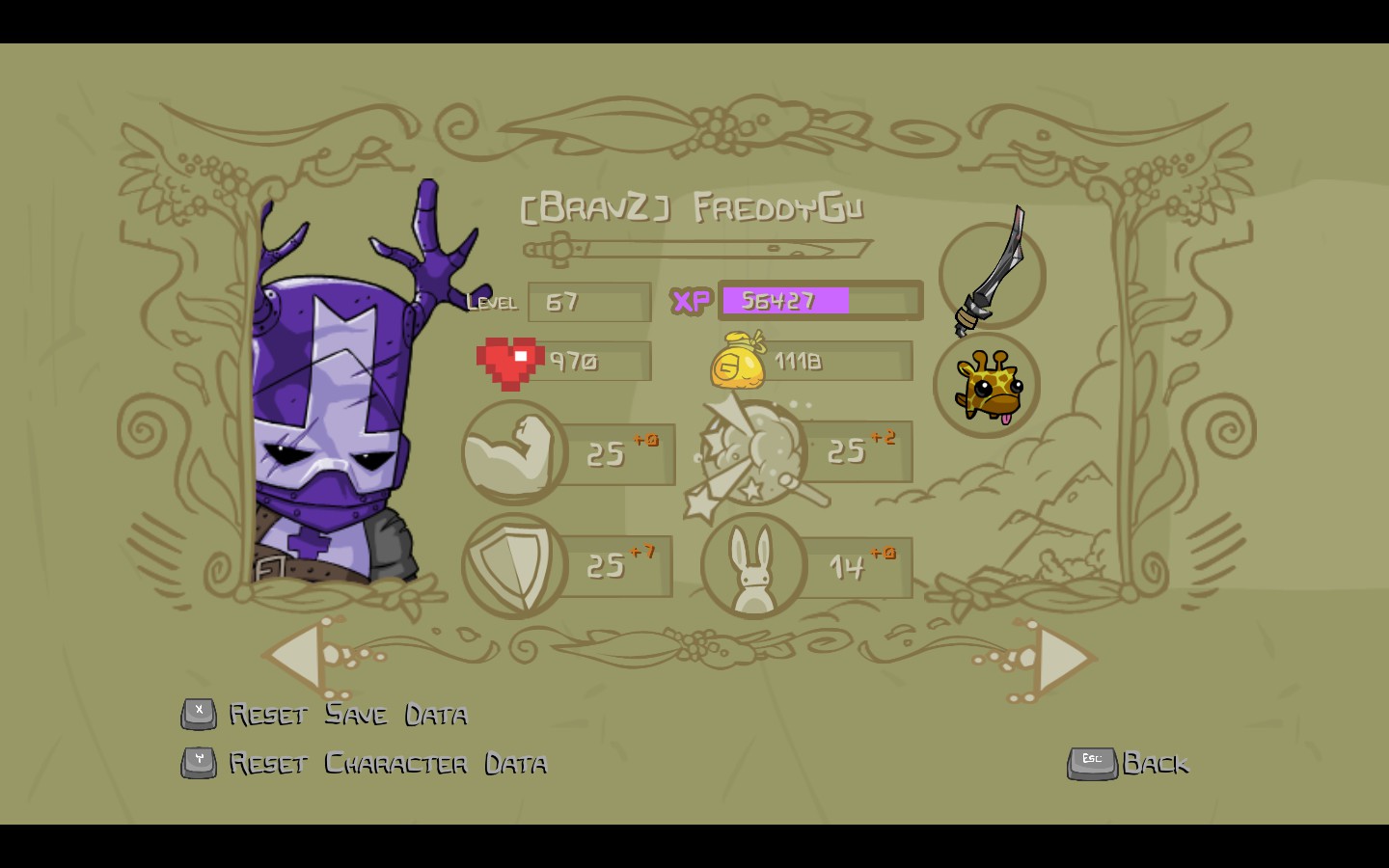Select the Level 67 value field

point(588,302)
